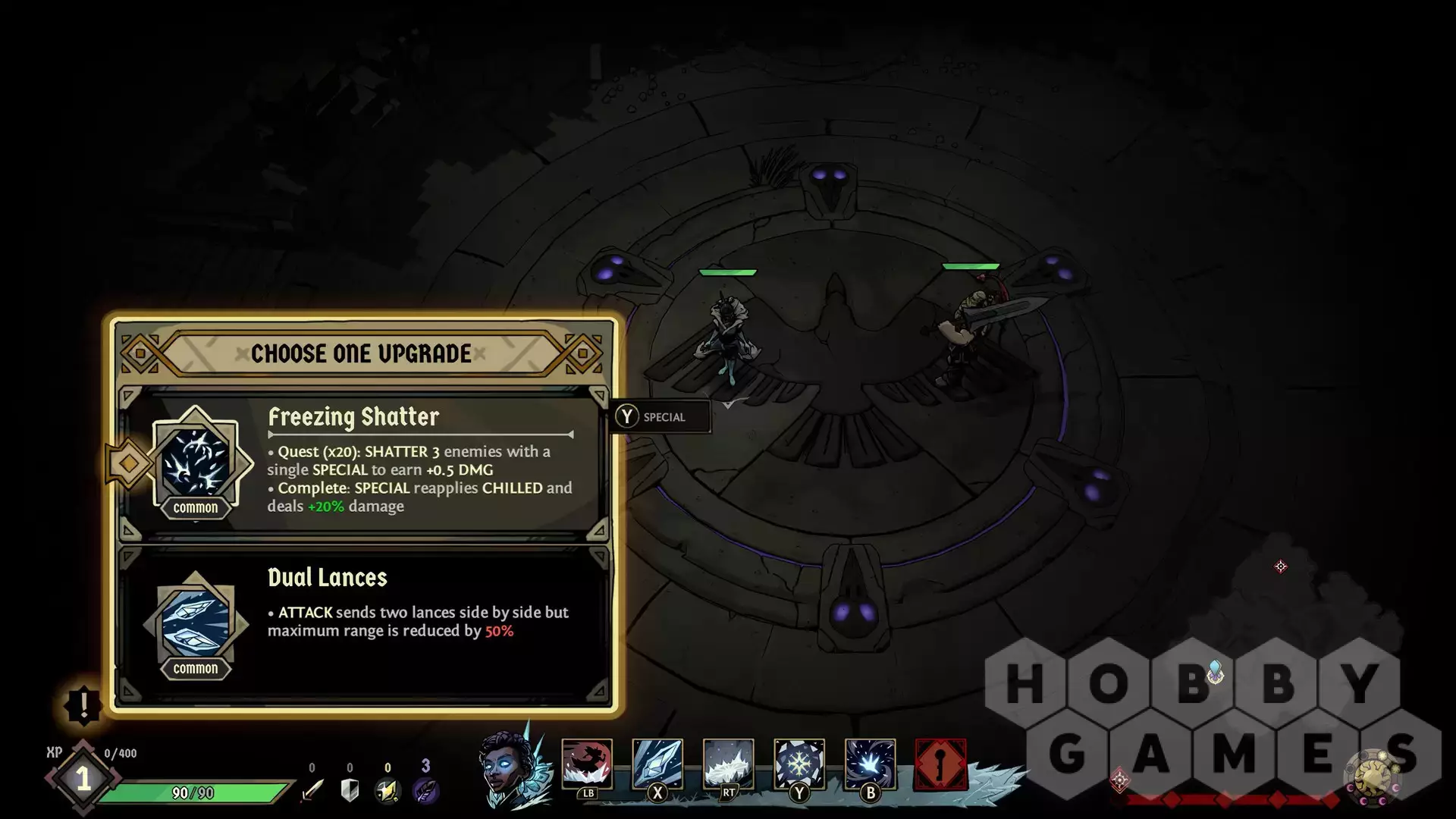The height and width of the screenshot is (819, 1456).
Task: Use the ice spikes ability slot
Action: click(x=728, y=764)
